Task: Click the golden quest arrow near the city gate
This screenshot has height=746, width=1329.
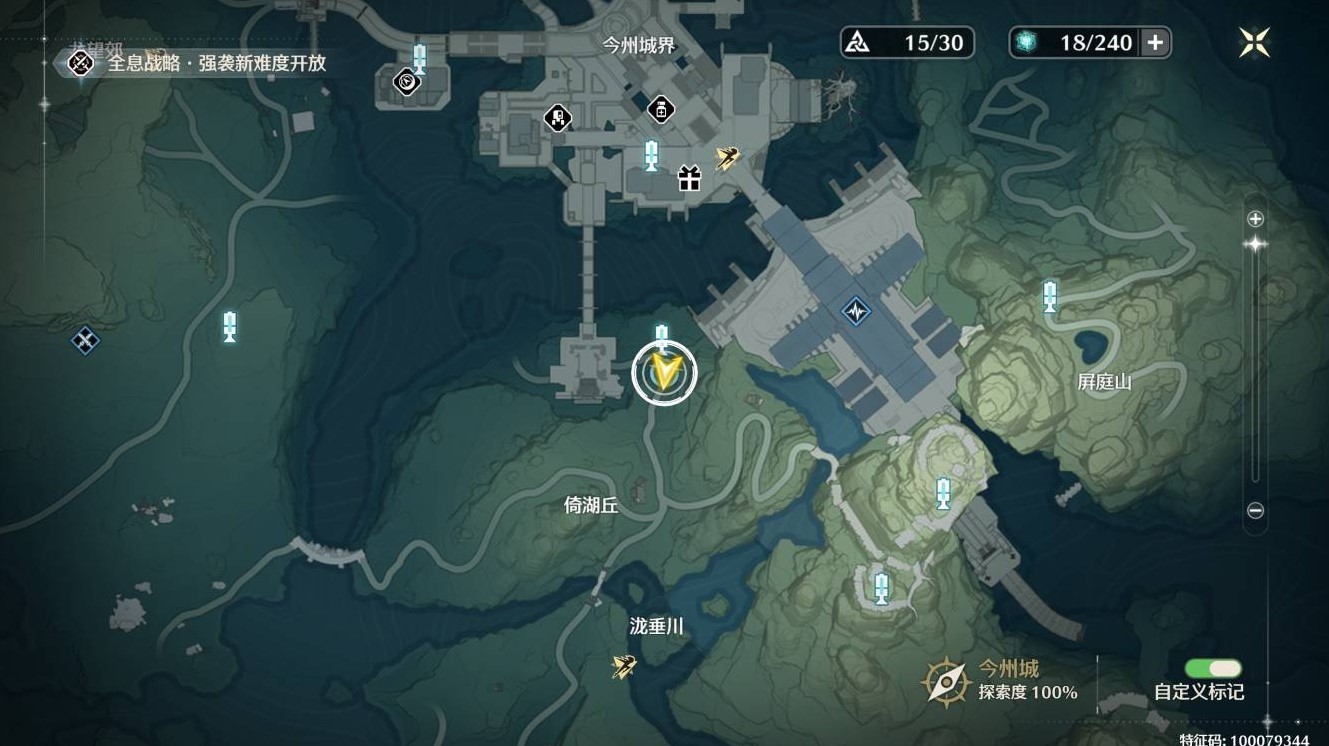Action: (727, 156)
